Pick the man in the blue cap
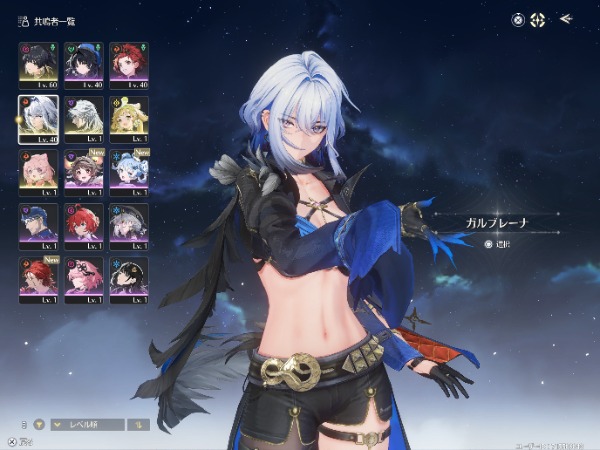Image resolution: width=600 pixels, height=450 pixels. [38, 224]
